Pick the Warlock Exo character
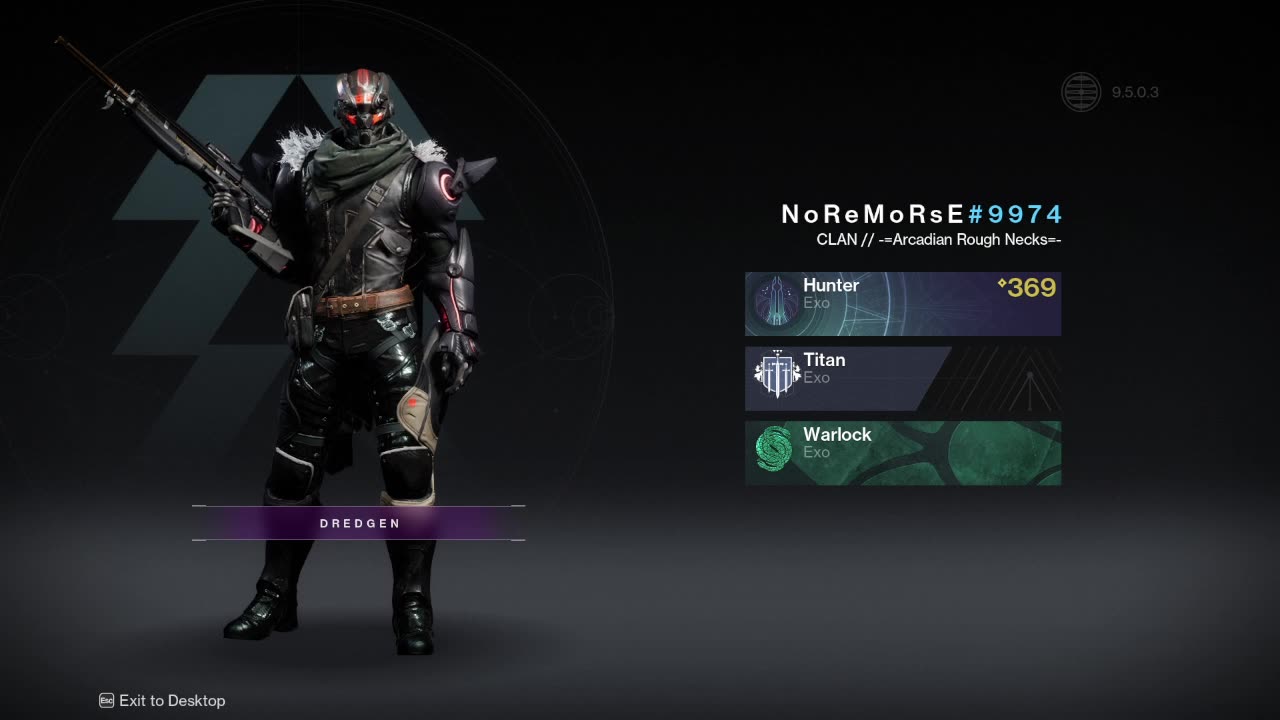The width and height of the screenshot is (1280, 720). pos(902,452)
